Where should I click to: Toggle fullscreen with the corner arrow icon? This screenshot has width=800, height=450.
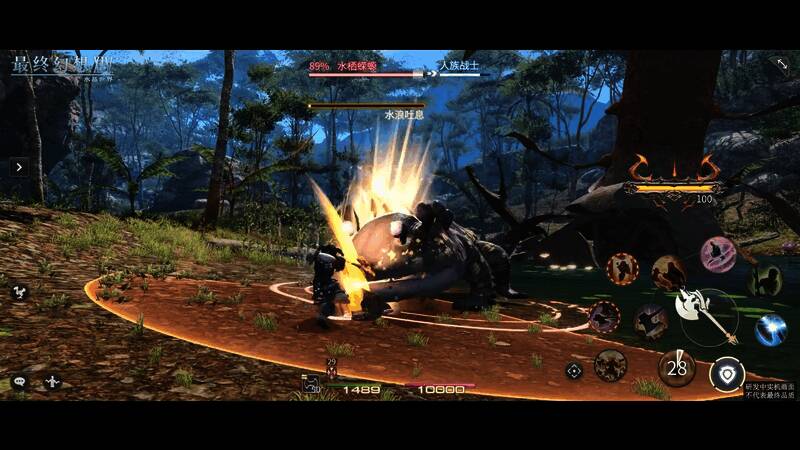click(x=781, y=64)
